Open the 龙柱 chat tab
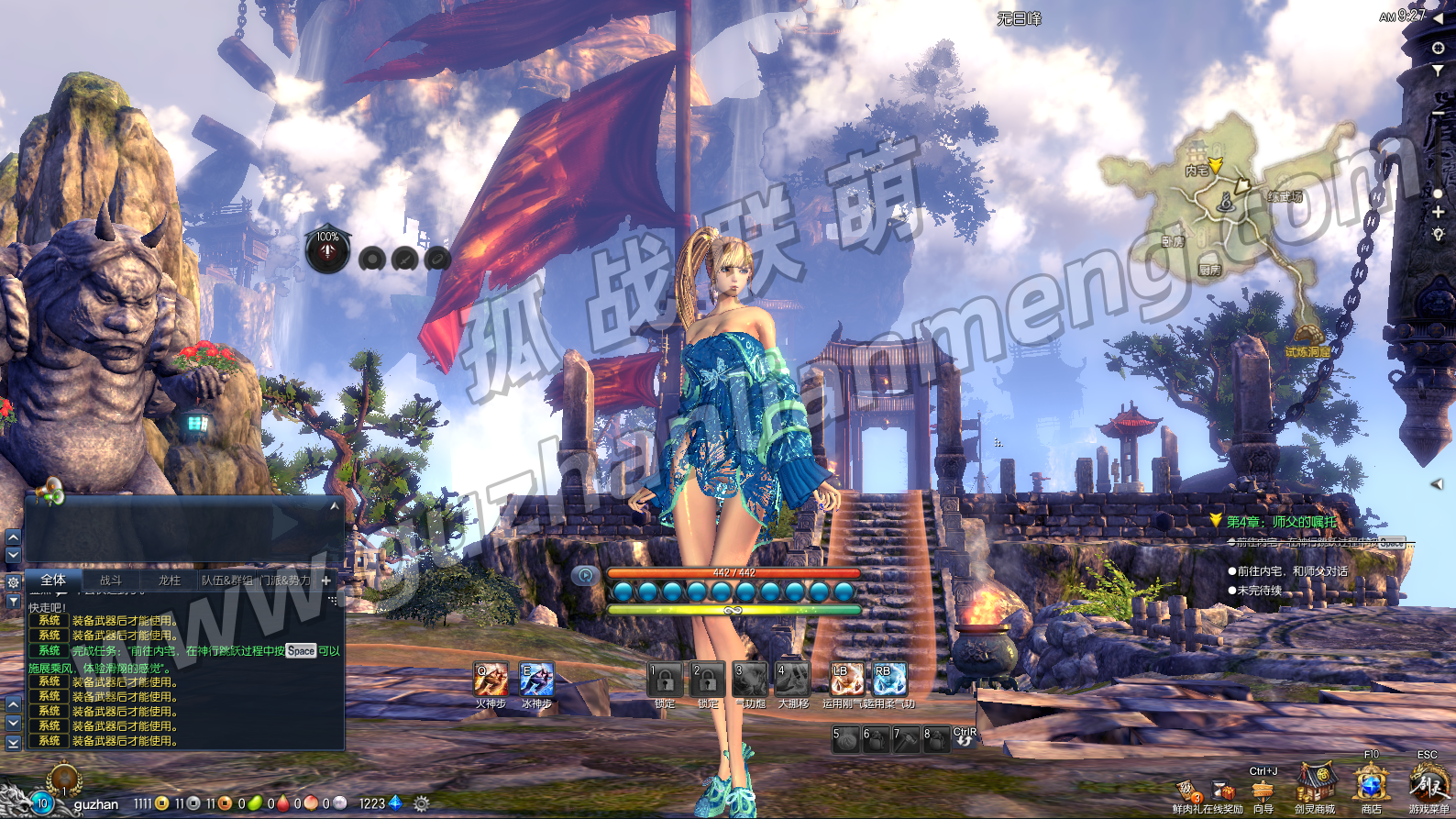This screenshot has width=1456, height=819. point(170,581)
